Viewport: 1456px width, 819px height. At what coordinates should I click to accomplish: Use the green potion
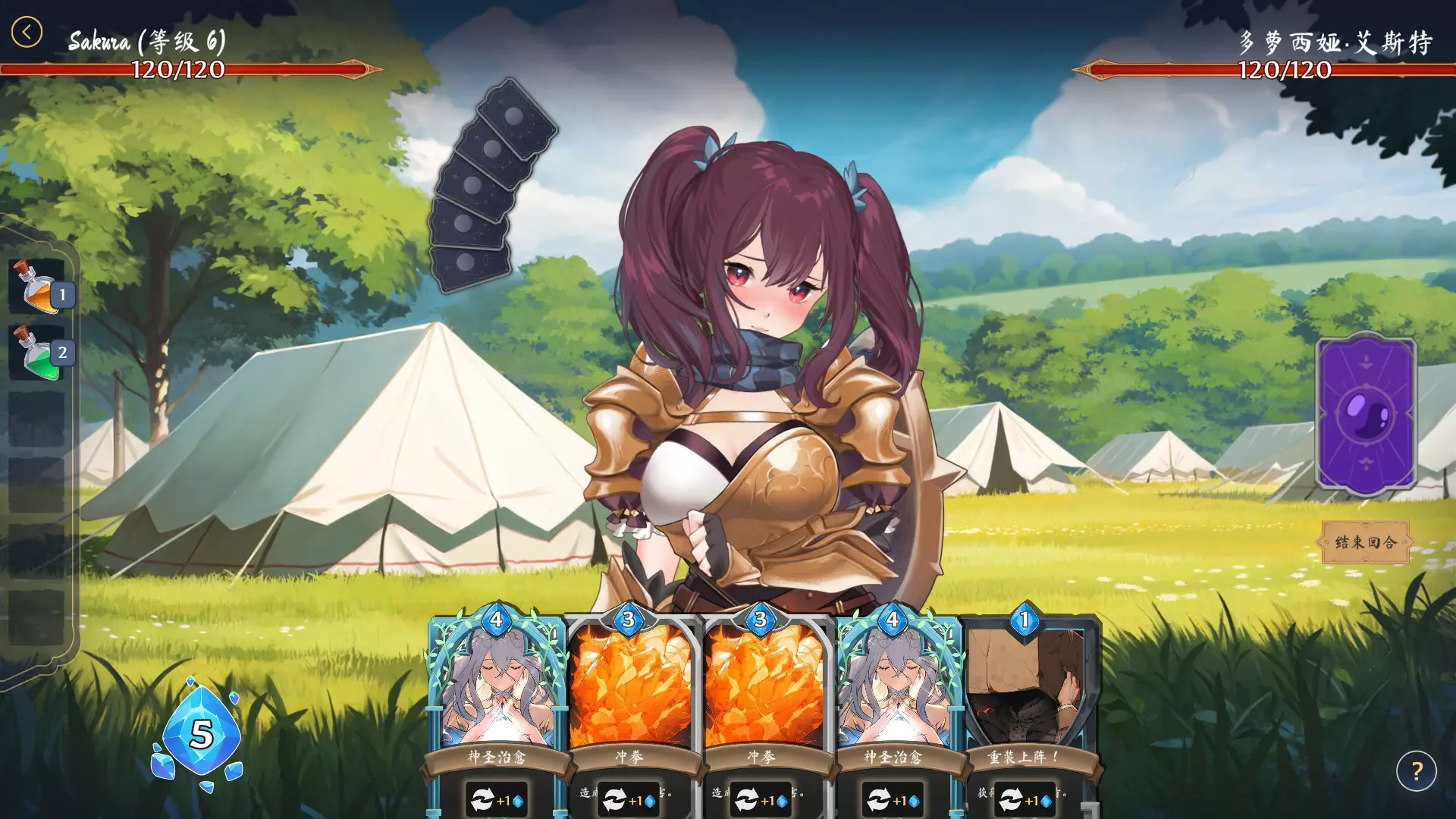click(x=37, y=353)
